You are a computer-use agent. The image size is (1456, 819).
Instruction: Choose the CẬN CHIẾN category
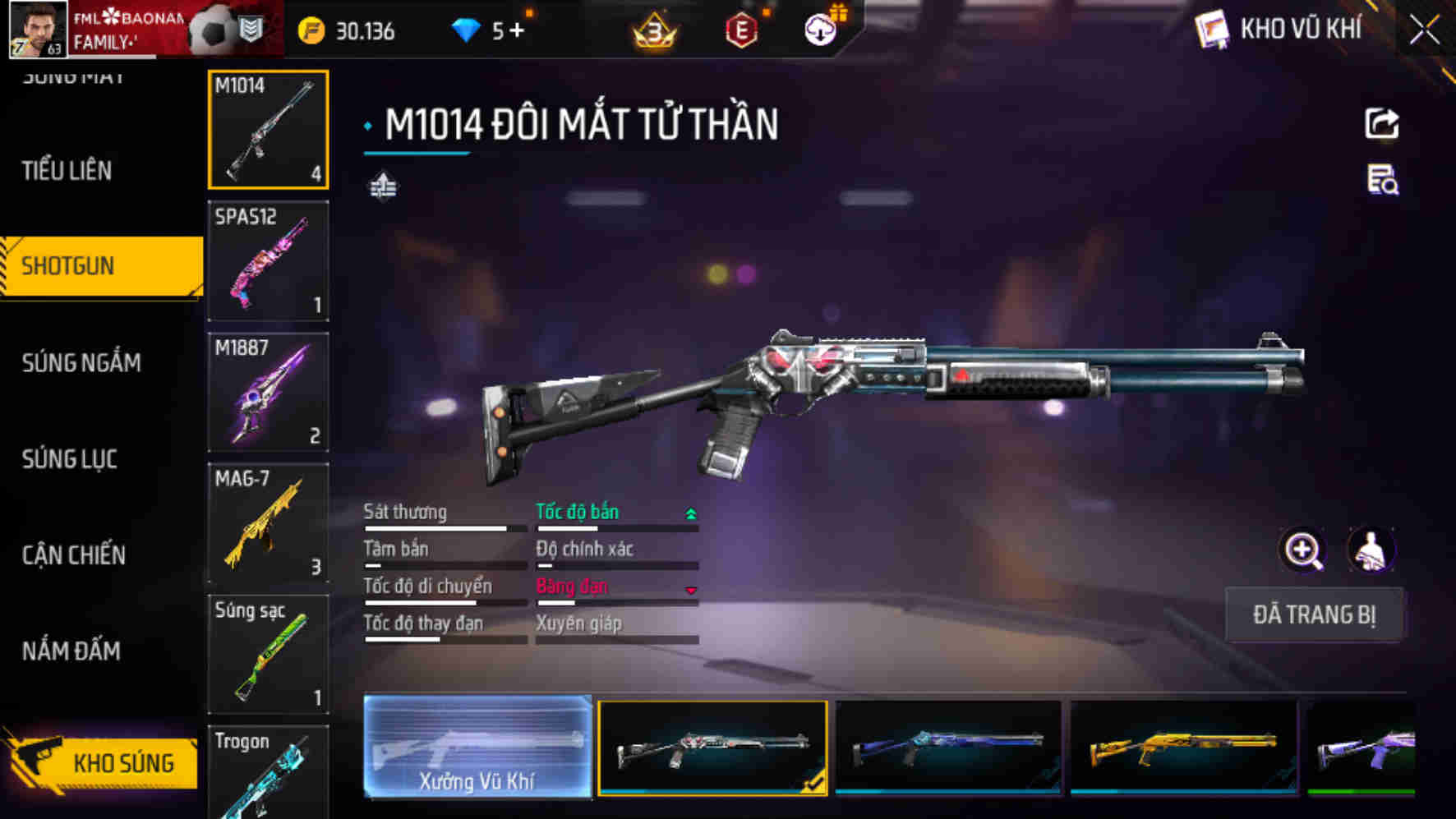pyautogui.click(x=74, y=554)
